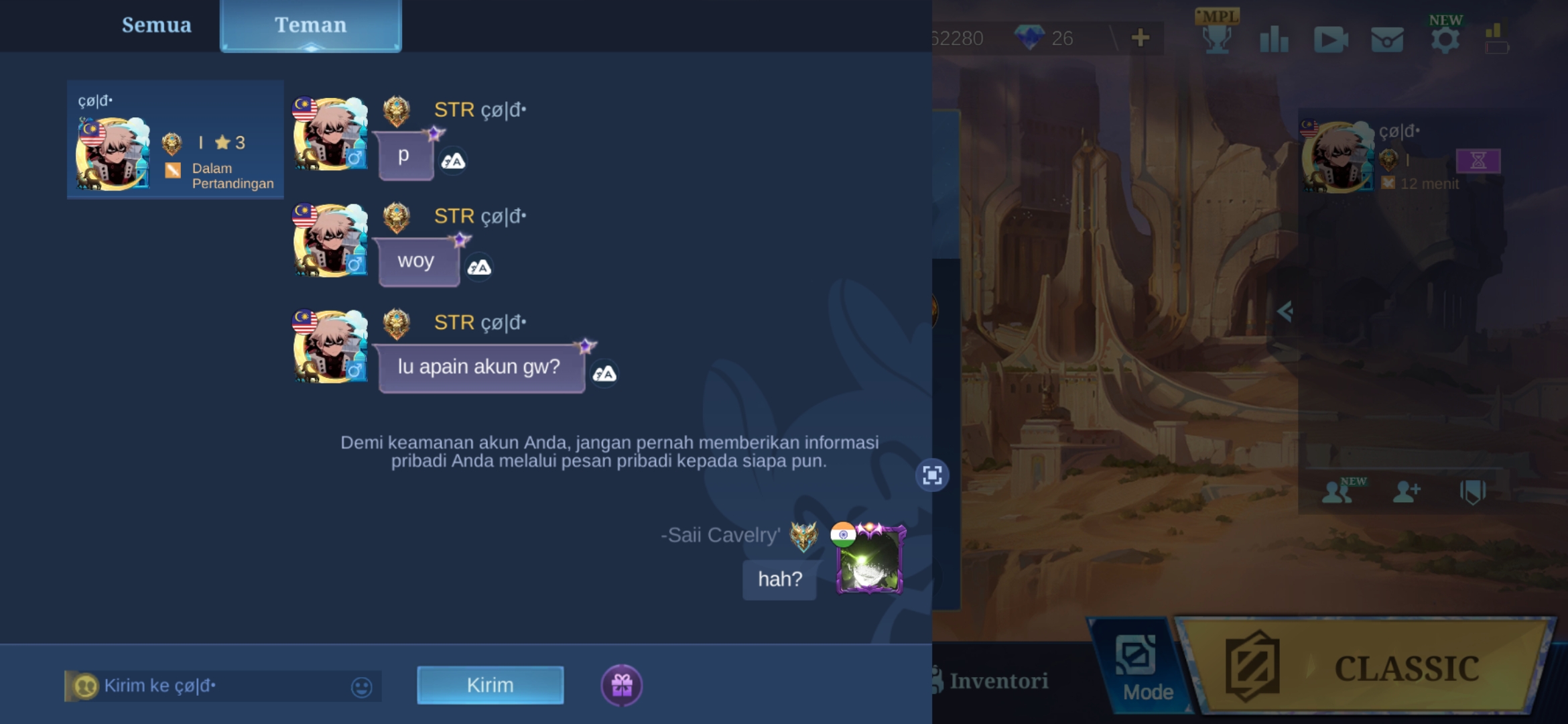Expand chat window with fullscreen icon

932,475
